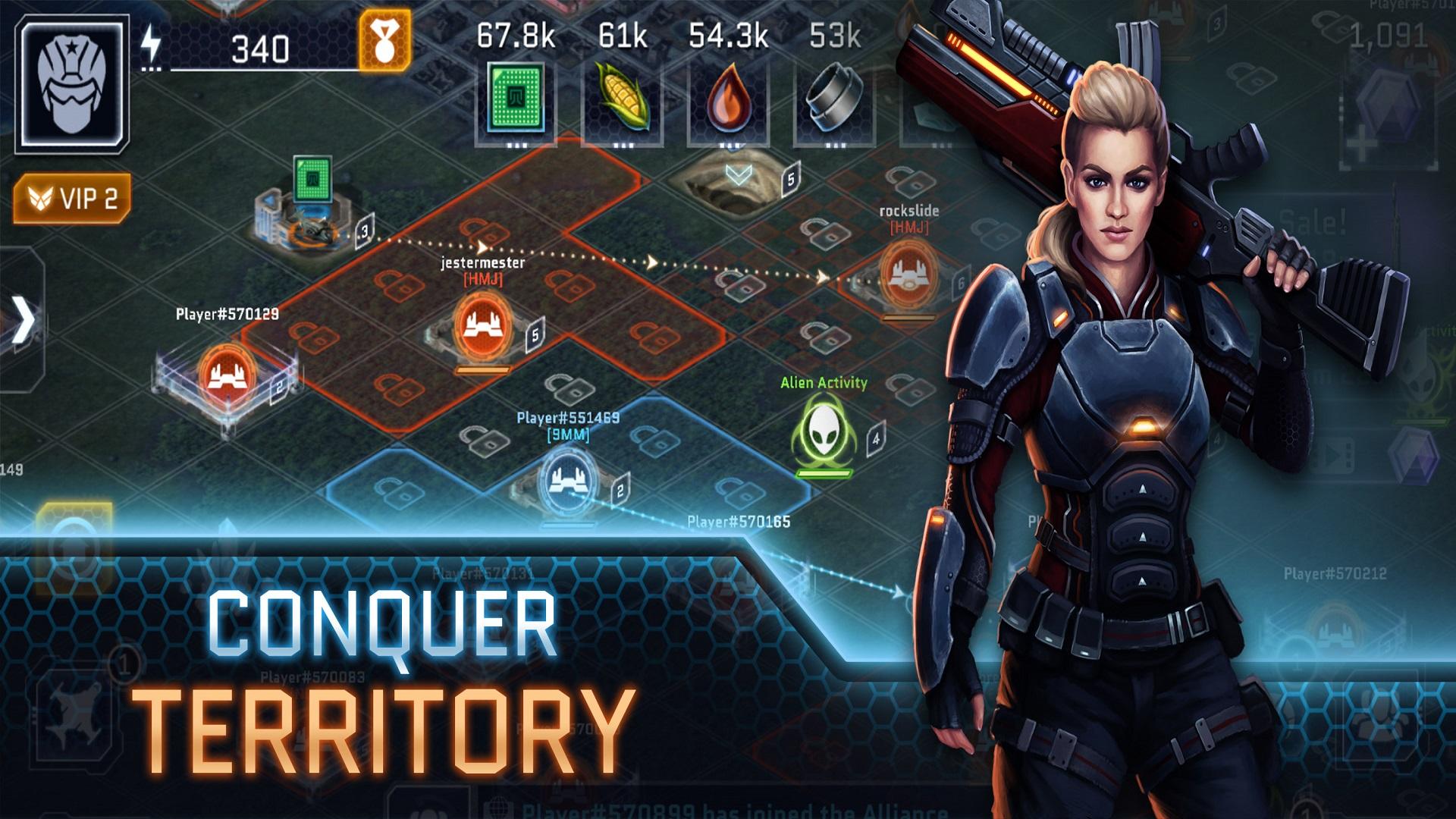Click the oil resource icon showing 54.3k
The width and height of the screenshot is (1456, 819).
pos(730,97)
